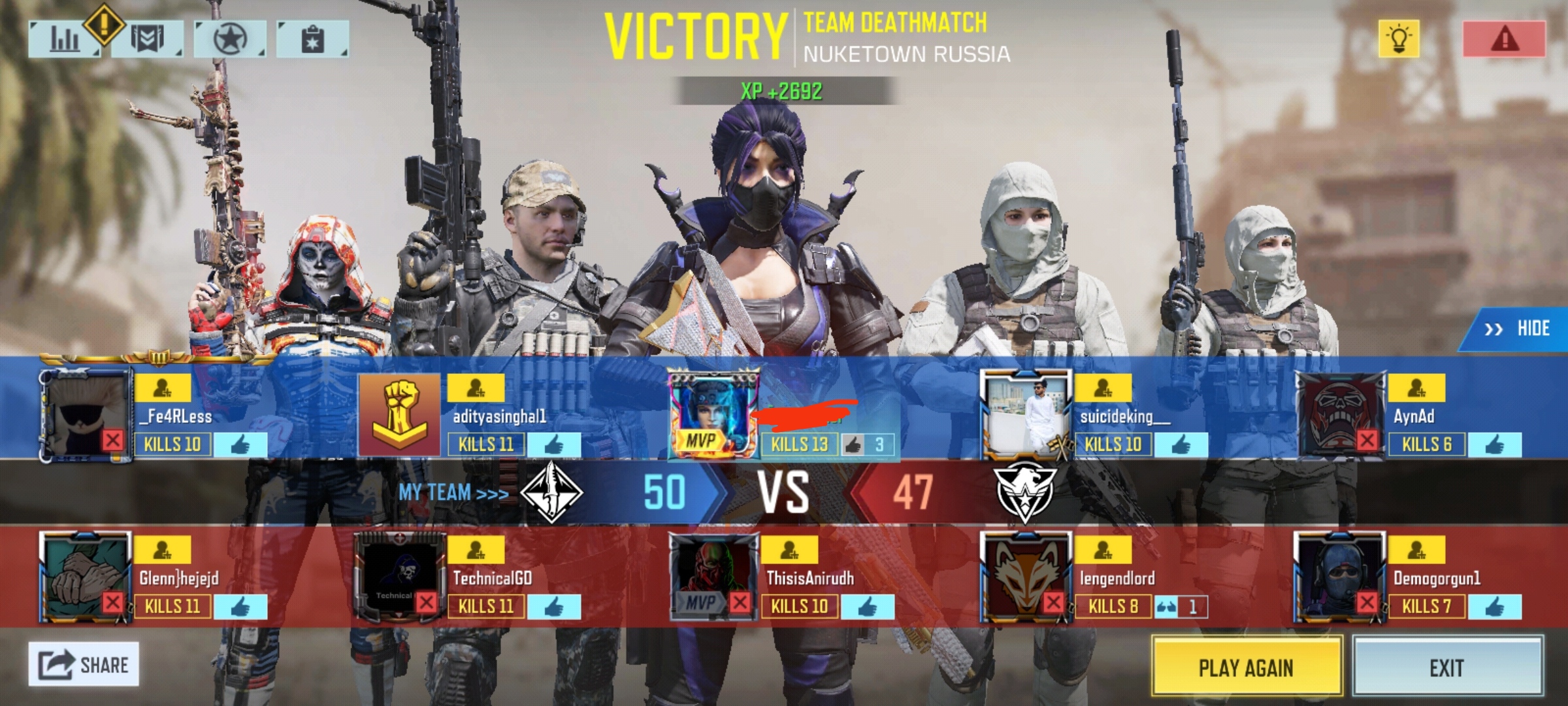
Task: Open the match scoreboard statistics icon
Action: (x=65, y=39)
